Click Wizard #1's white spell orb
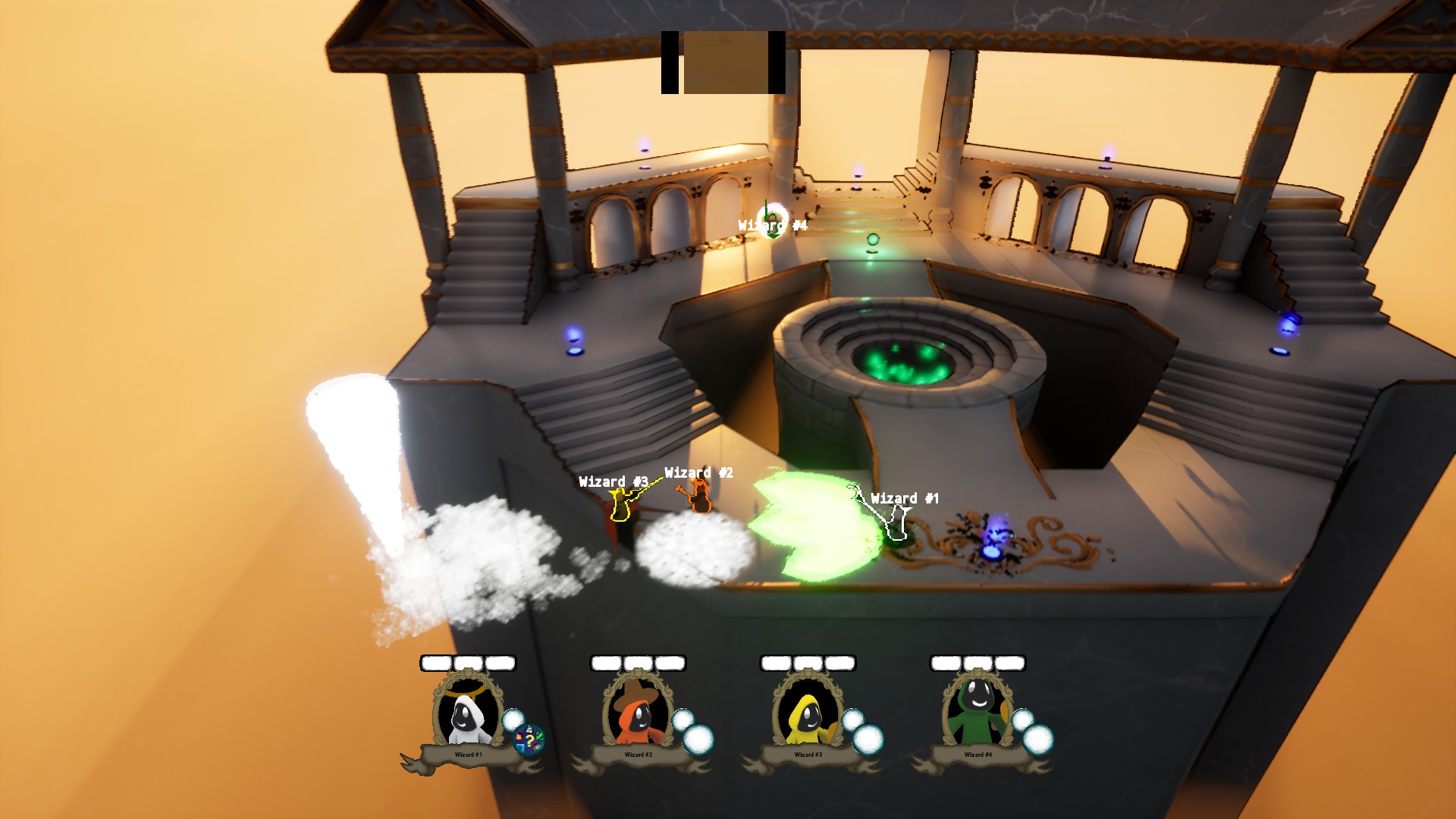The image size is (1456, 819). (x=513, y=719)
